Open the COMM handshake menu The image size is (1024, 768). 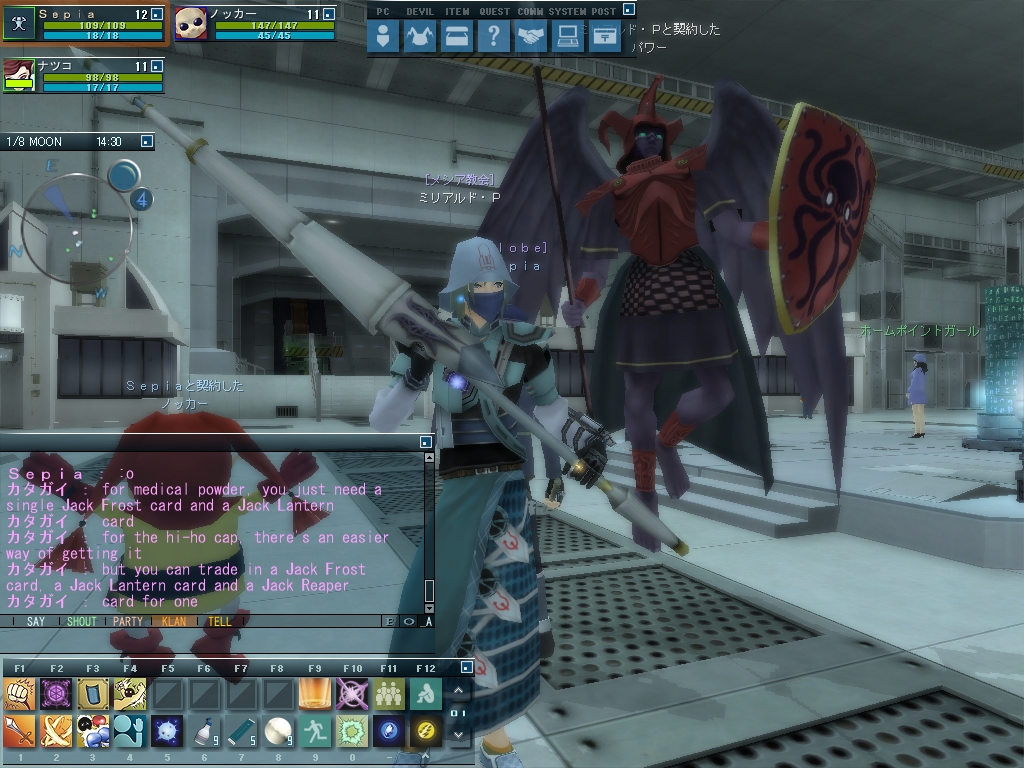pyautogui.click(x=530, y=37)
